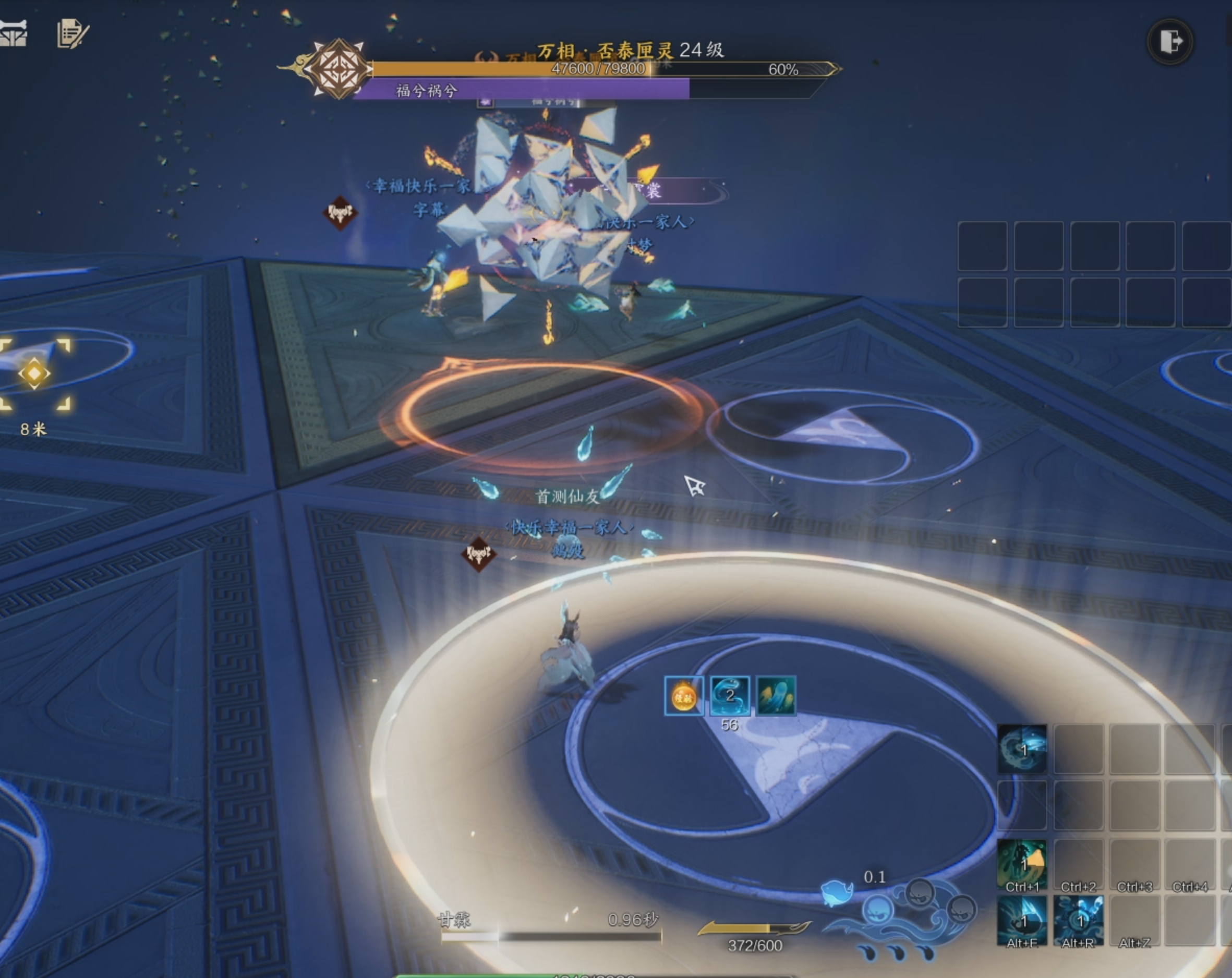
Task: Select the boss emblem portrait
Action: (x=339, y=69)
